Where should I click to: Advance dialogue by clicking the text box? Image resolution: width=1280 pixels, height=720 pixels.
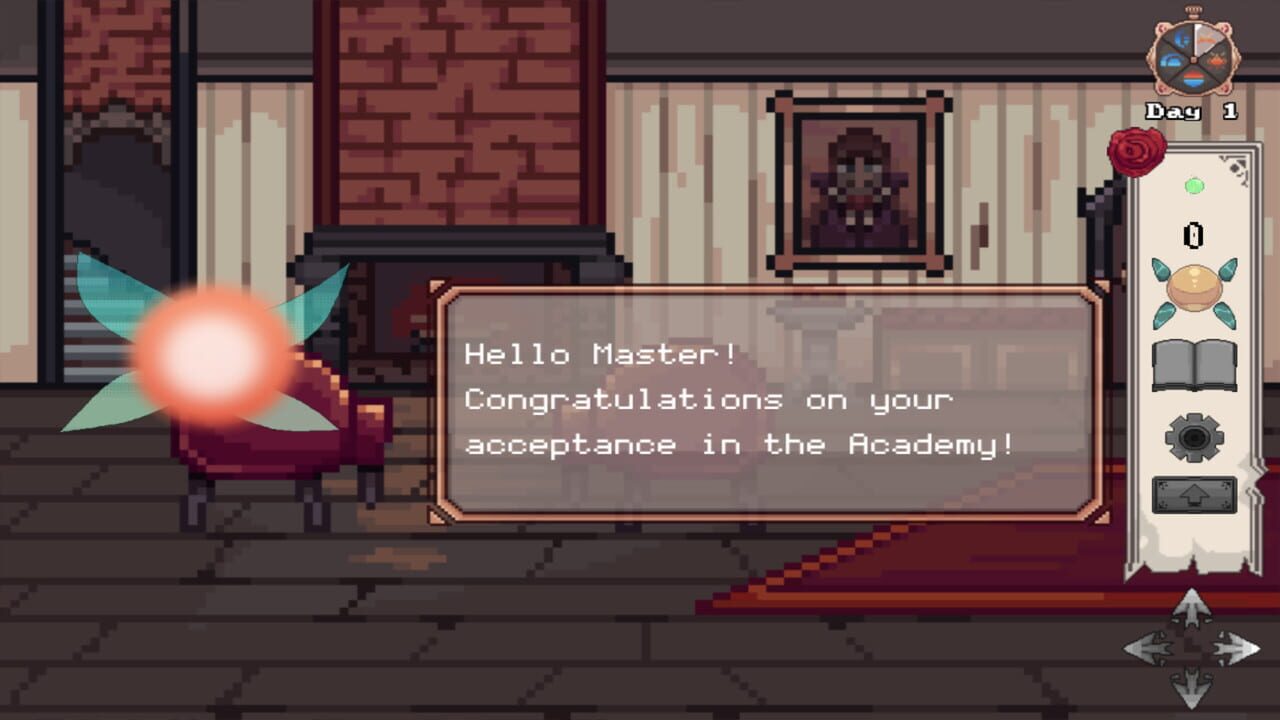(770, 400)
